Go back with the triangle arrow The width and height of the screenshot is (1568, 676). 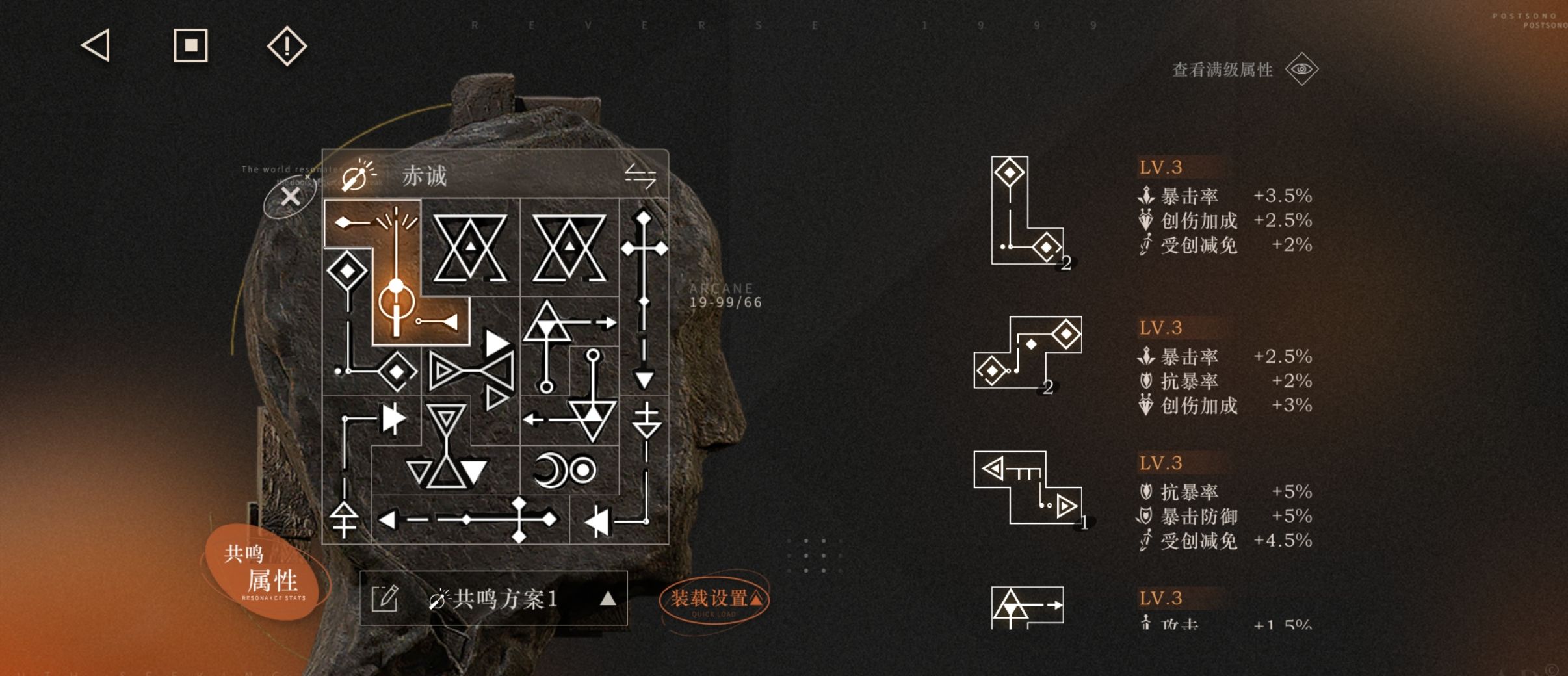[x=96, y=46]
